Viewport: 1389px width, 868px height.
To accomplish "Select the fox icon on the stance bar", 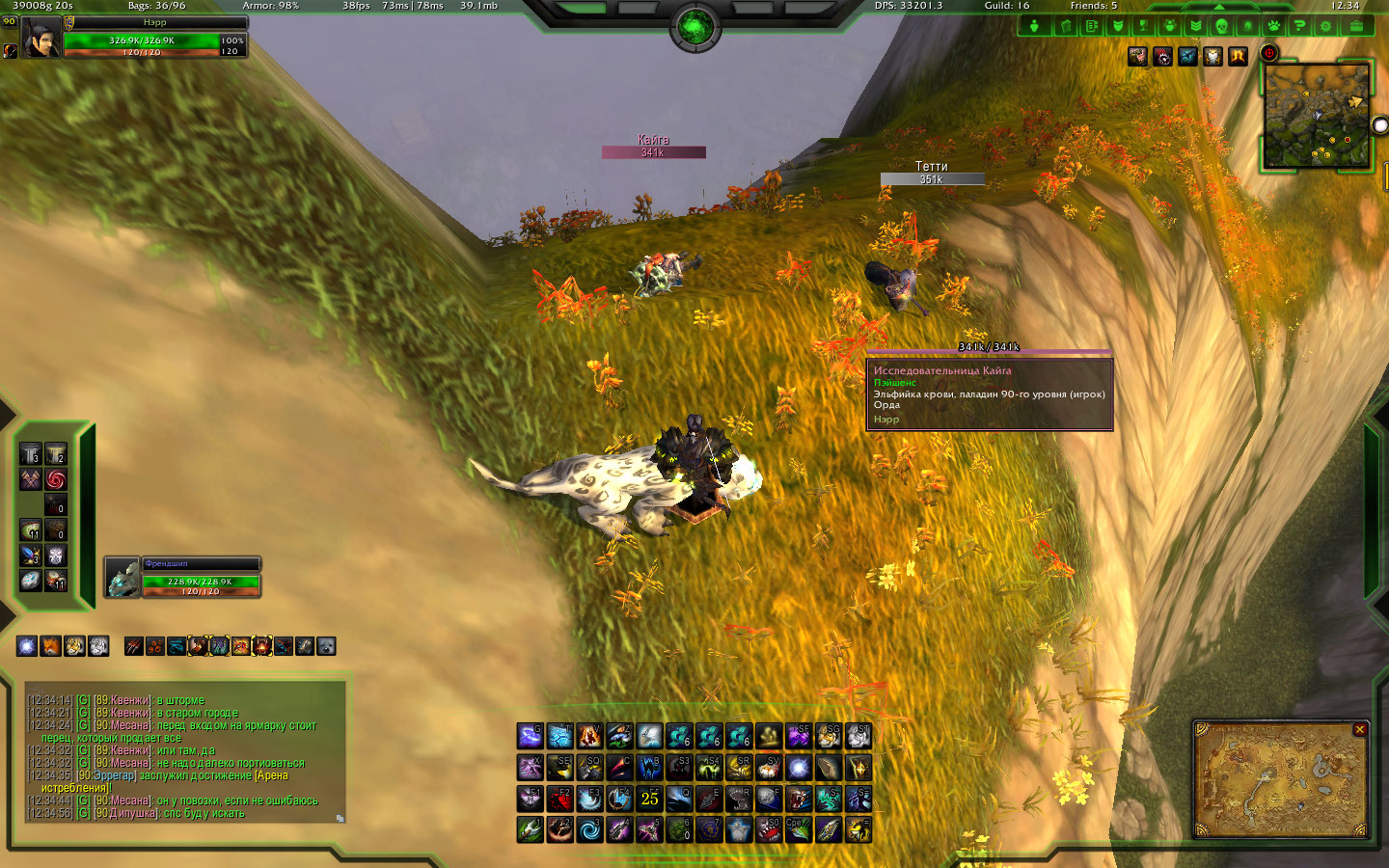I will tap(50, 646).
